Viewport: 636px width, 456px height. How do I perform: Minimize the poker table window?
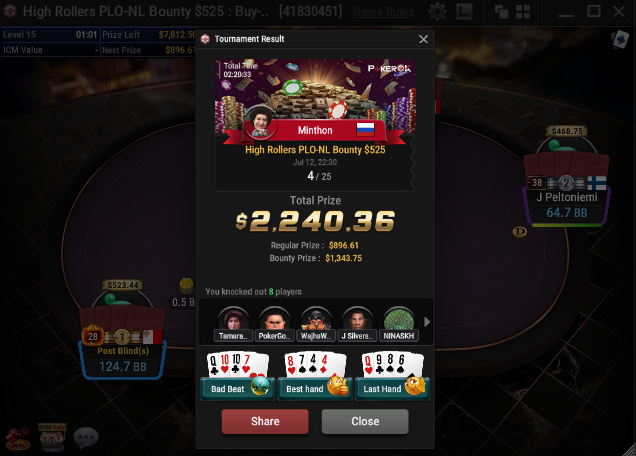(x=566, y=11)
